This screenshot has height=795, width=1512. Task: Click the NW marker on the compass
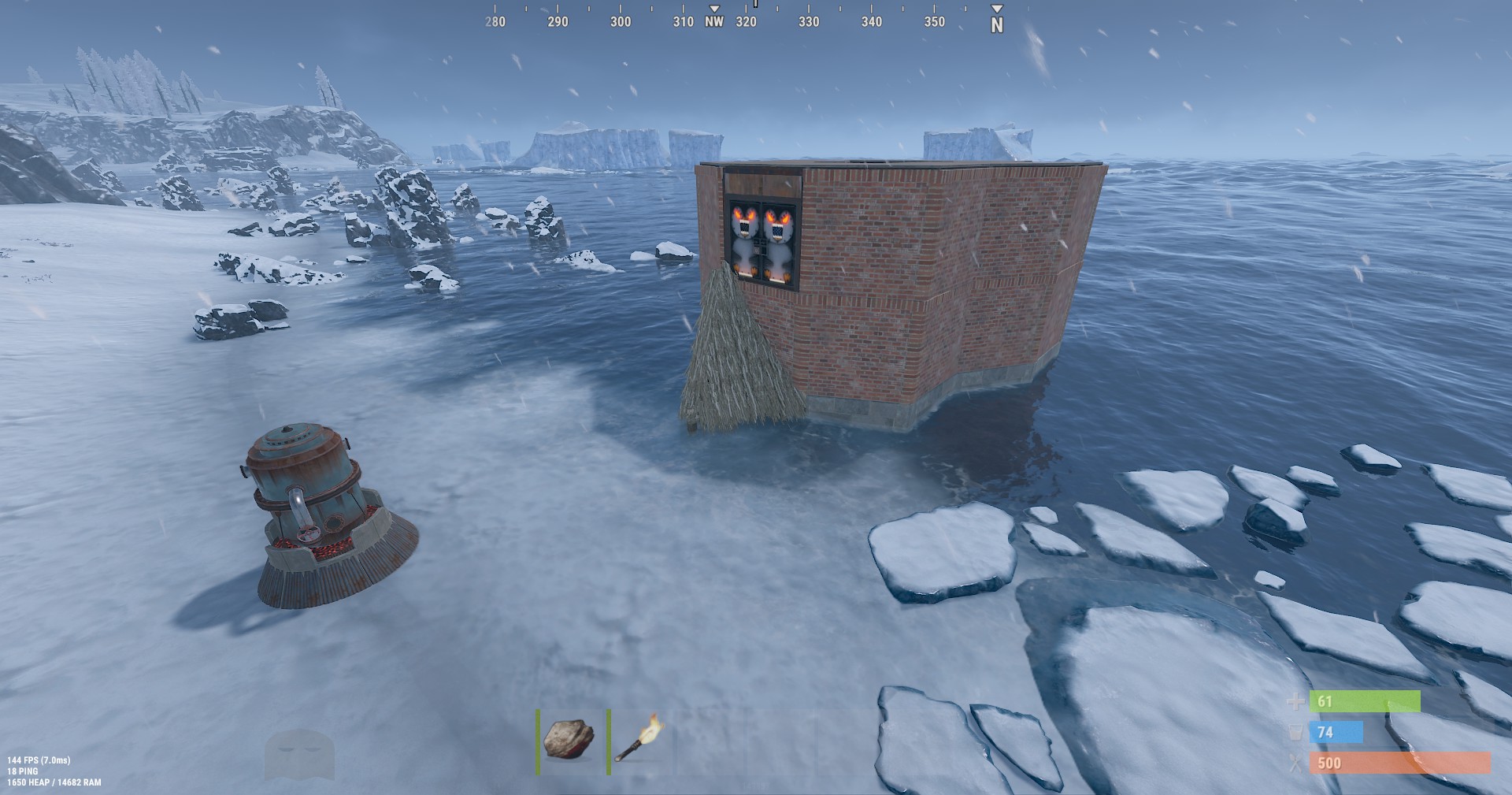coord(713,22)
